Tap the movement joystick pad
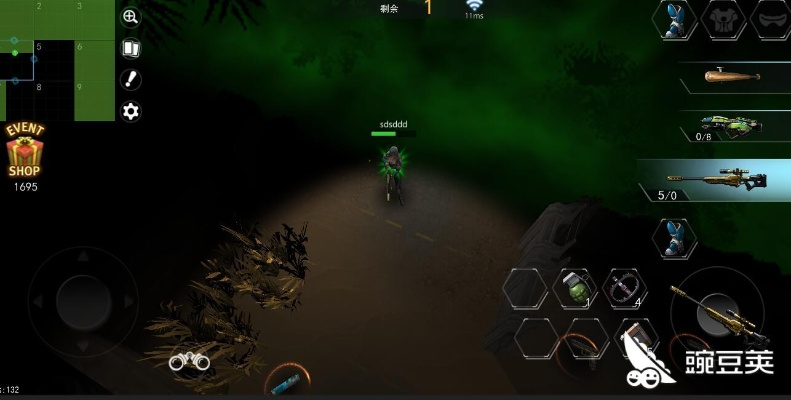Image resolution: width=791 pixels, height=400 pixels. (82, 296)
